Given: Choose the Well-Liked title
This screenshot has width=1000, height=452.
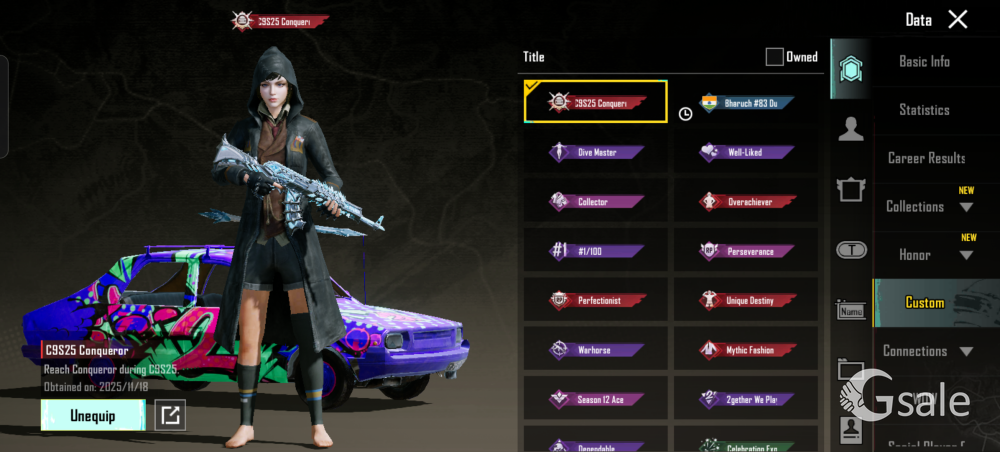Looking at the screenshot, I should click(x=746, y=153).
